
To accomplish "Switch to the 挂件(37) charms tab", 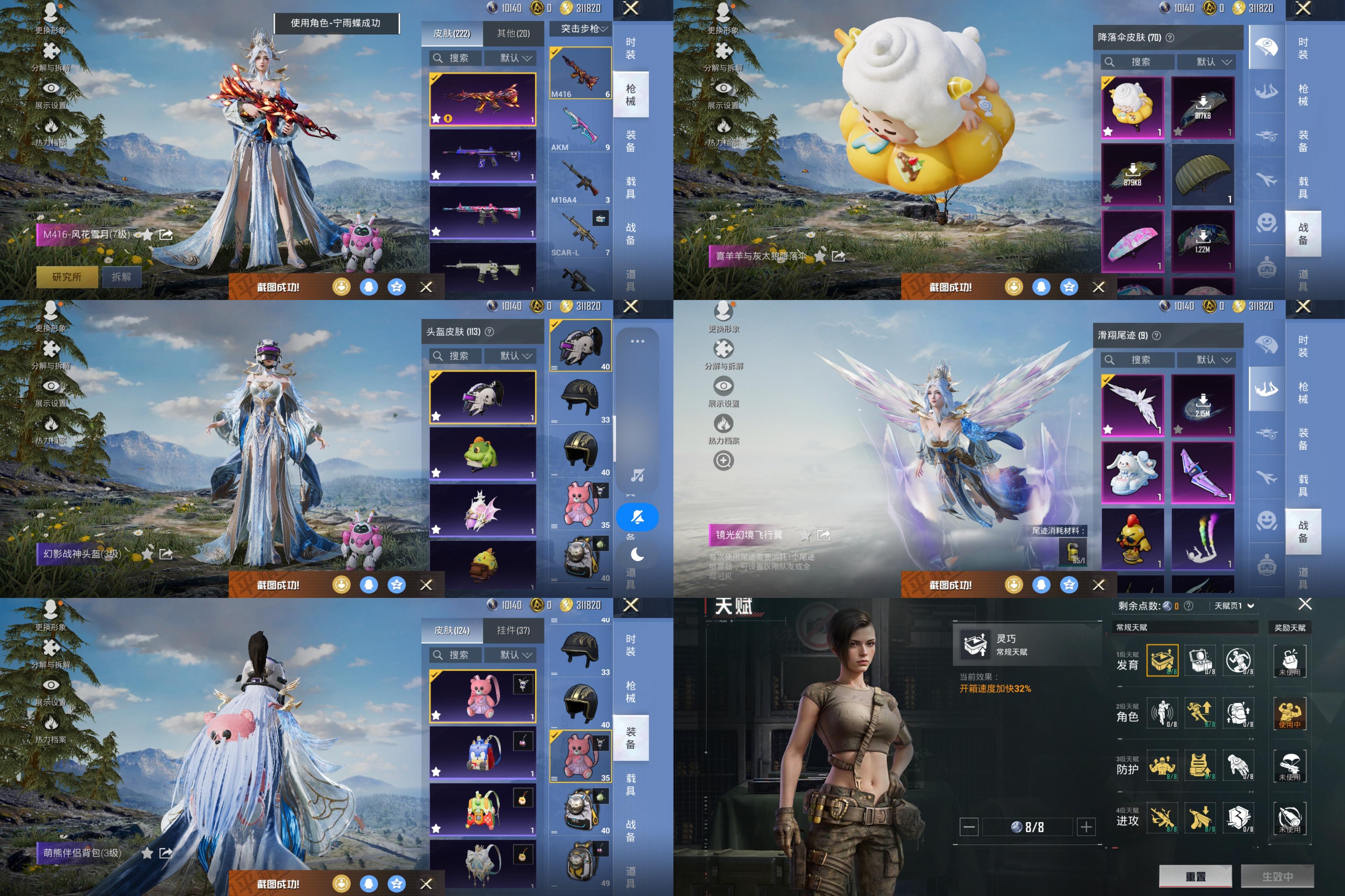I will point(513,630).
